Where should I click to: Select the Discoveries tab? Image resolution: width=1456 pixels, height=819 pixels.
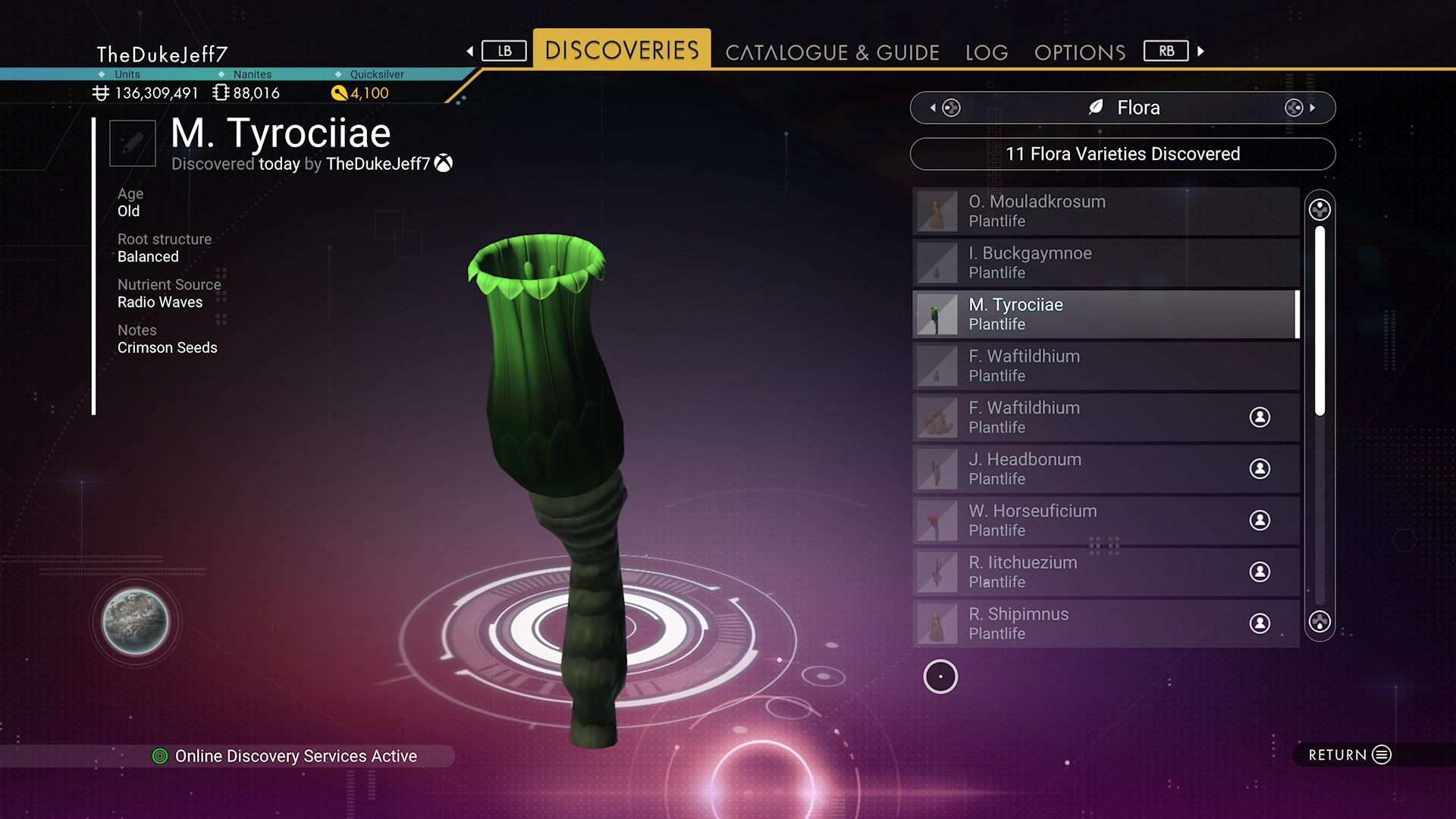click(622, 50)
